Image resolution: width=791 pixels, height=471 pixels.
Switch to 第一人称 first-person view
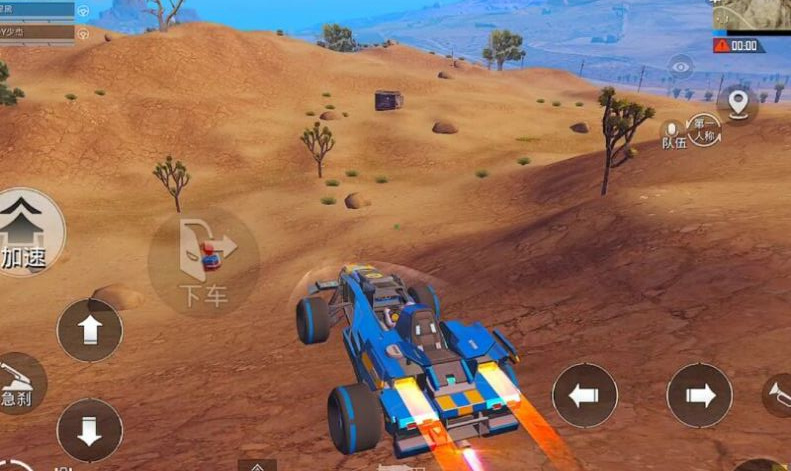point(704,131)
